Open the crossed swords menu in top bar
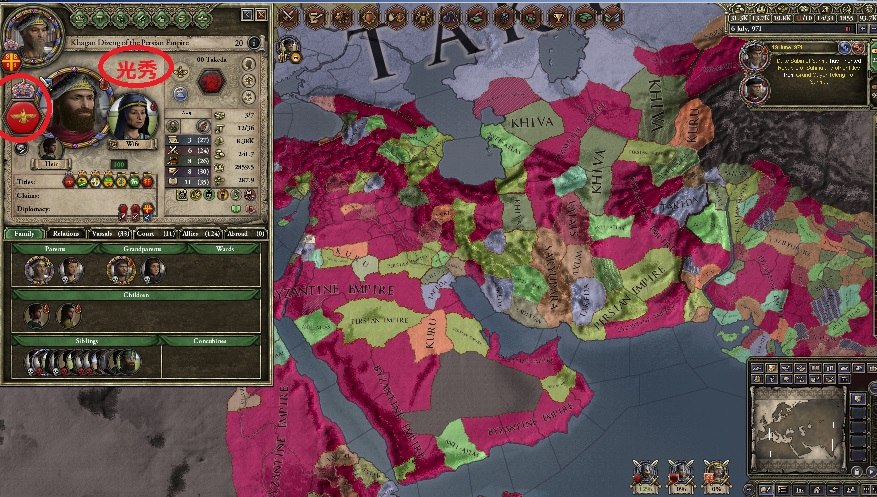This screenshot has width=877, height=497. (288, 15)
